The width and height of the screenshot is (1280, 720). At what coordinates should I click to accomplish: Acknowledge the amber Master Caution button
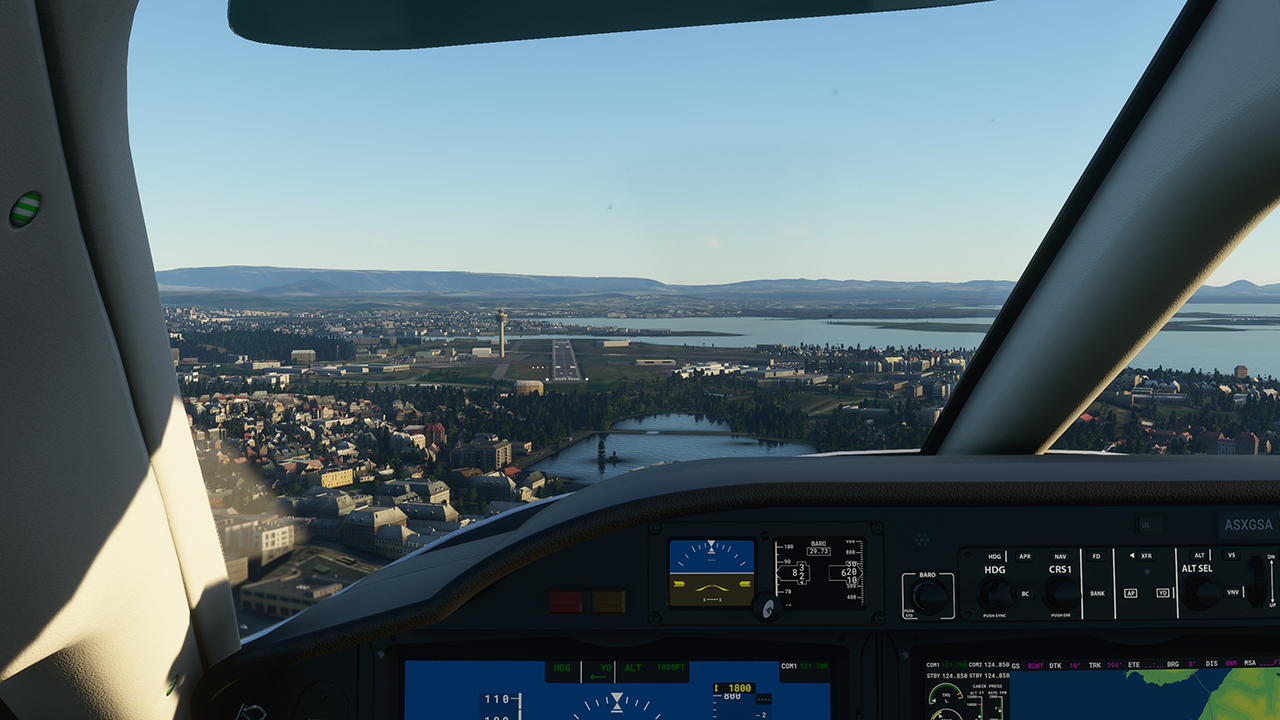pyautogui.click(x=608, y=602)
